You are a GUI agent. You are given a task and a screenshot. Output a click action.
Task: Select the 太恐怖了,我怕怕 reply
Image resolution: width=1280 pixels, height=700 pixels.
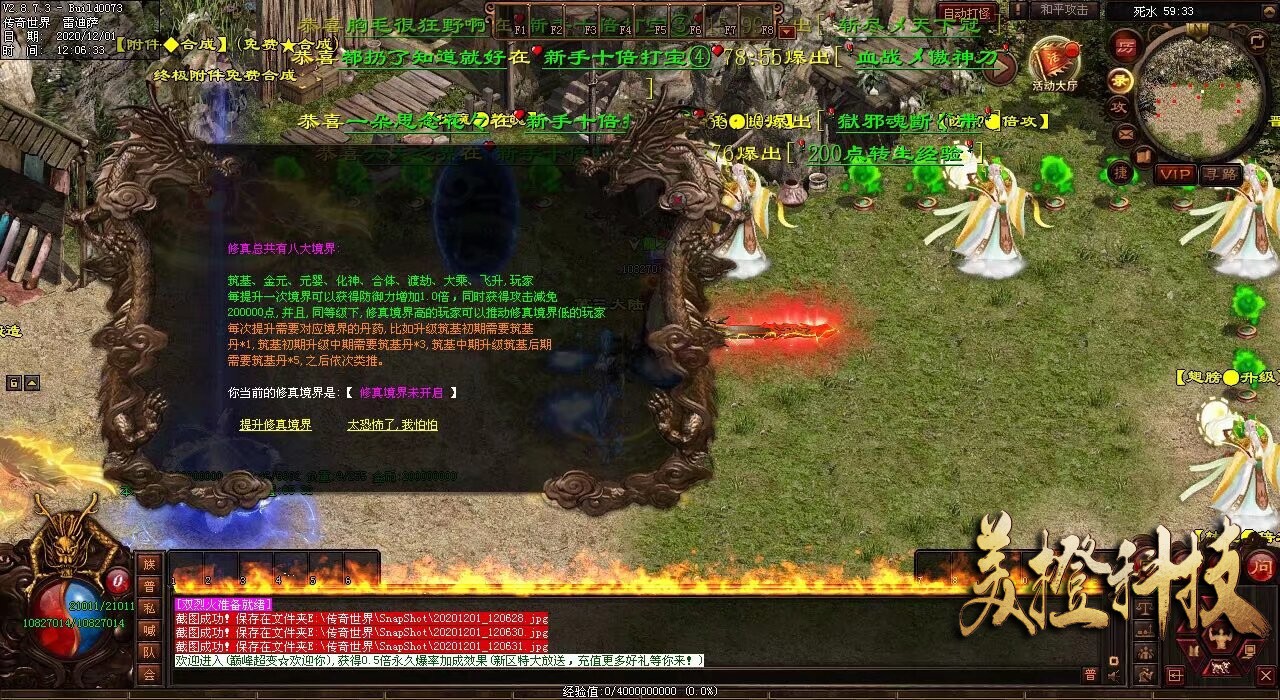[x=392, y=425]
